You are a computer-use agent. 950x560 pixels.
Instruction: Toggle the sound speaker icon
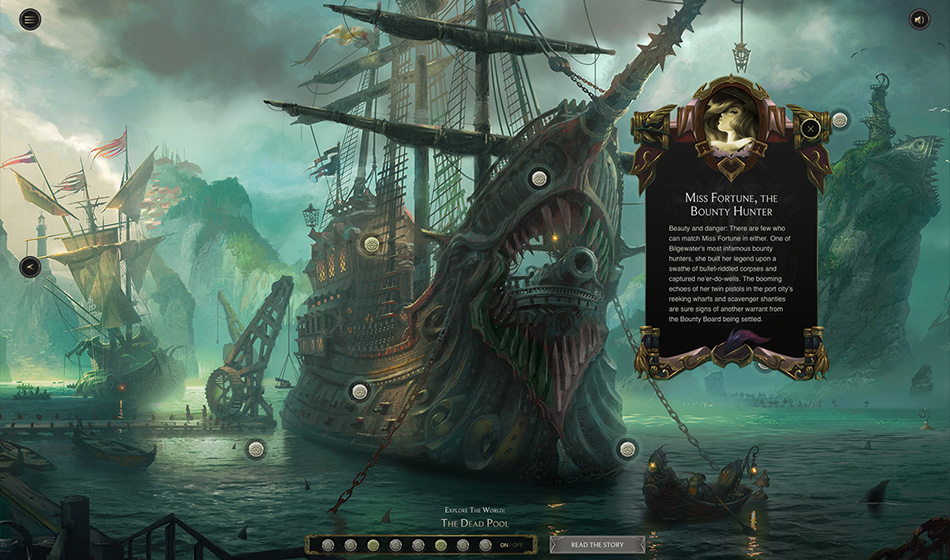(919, 19)
